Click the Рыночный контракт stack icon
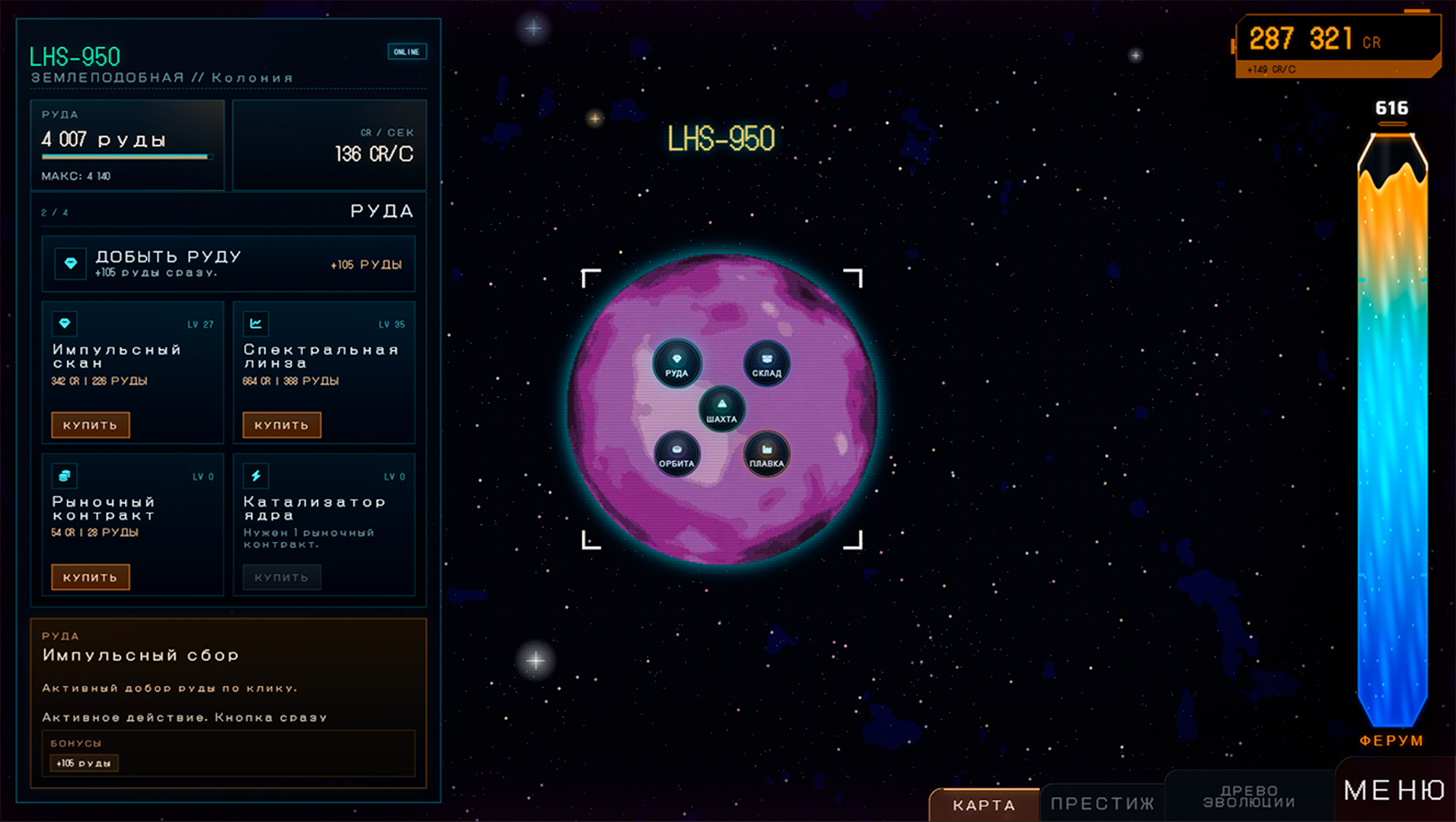Viewport: 1456px width, 822px height. point(65,476)
